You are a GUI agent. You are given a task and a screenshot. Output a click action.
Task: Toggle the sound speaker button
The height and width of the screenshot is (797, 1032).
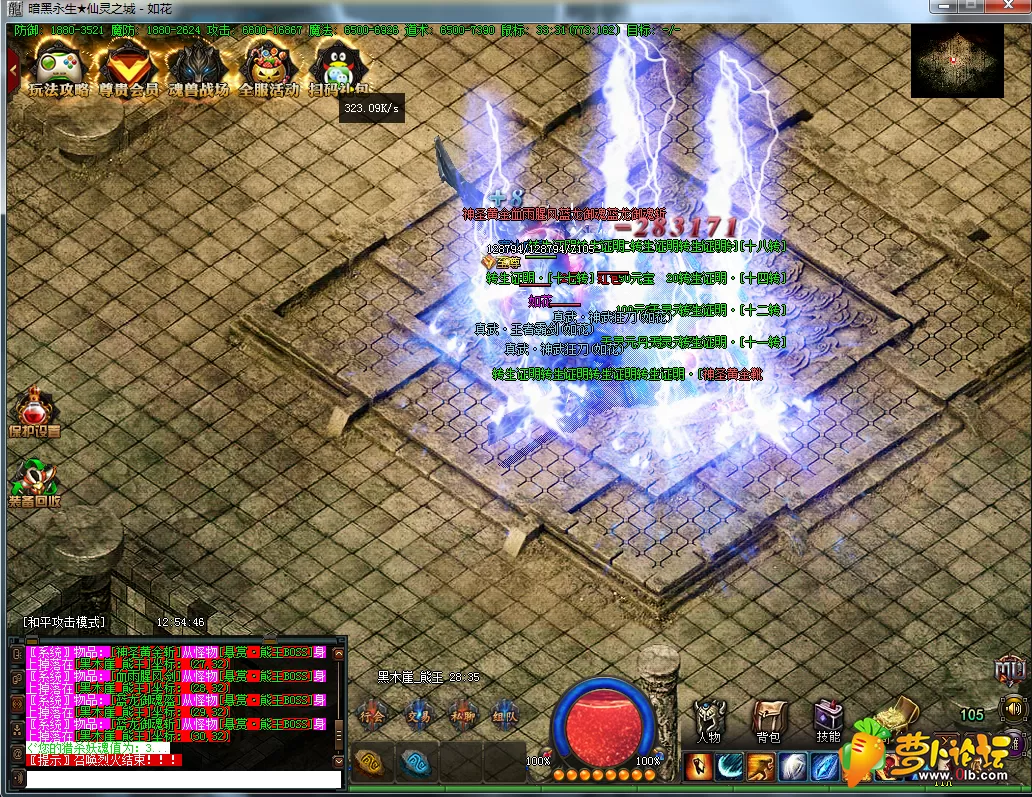[x=1012, y=708]
